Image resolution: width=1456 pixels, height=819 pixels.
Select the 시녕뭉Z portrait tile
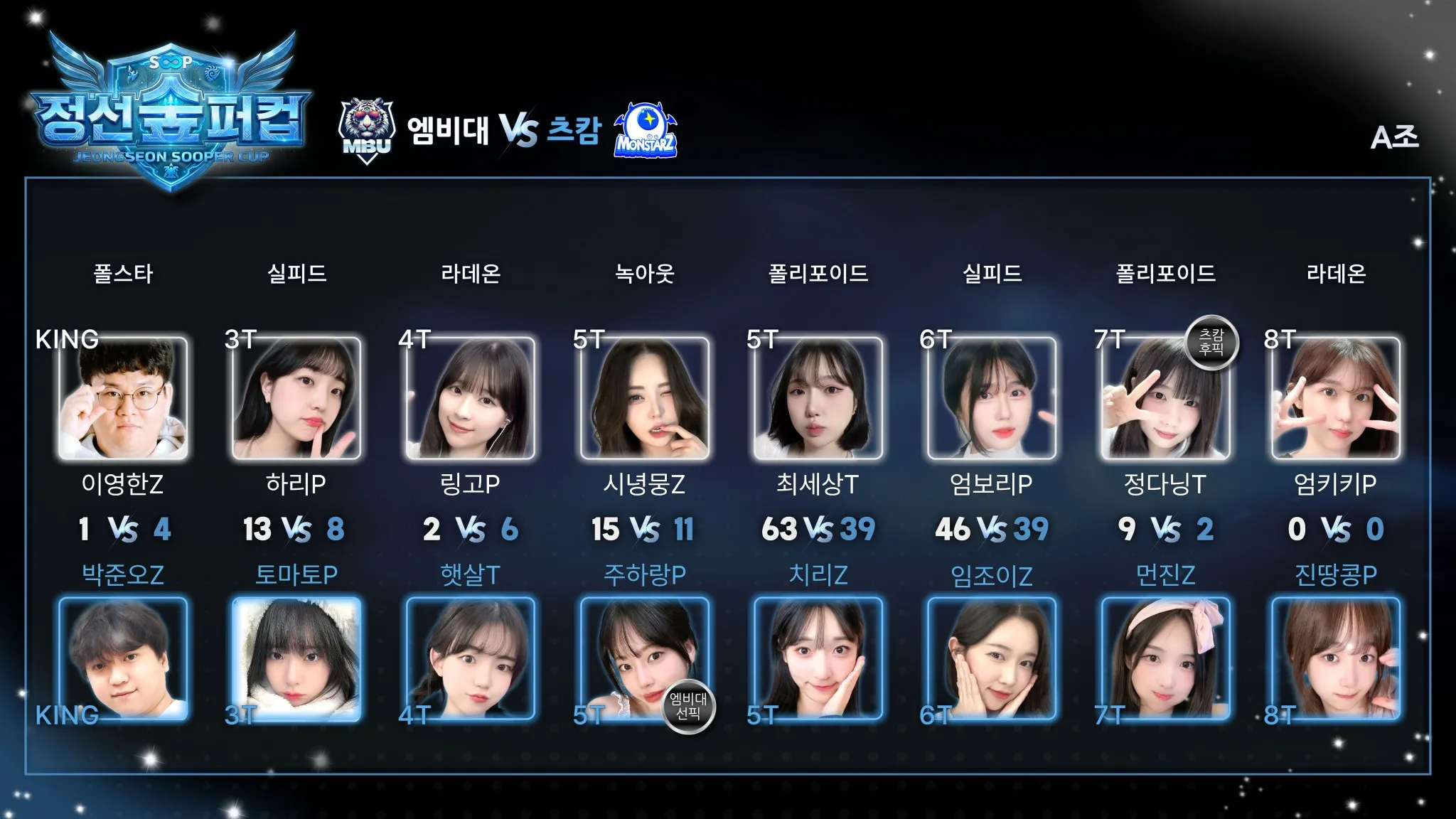[644, 398]
